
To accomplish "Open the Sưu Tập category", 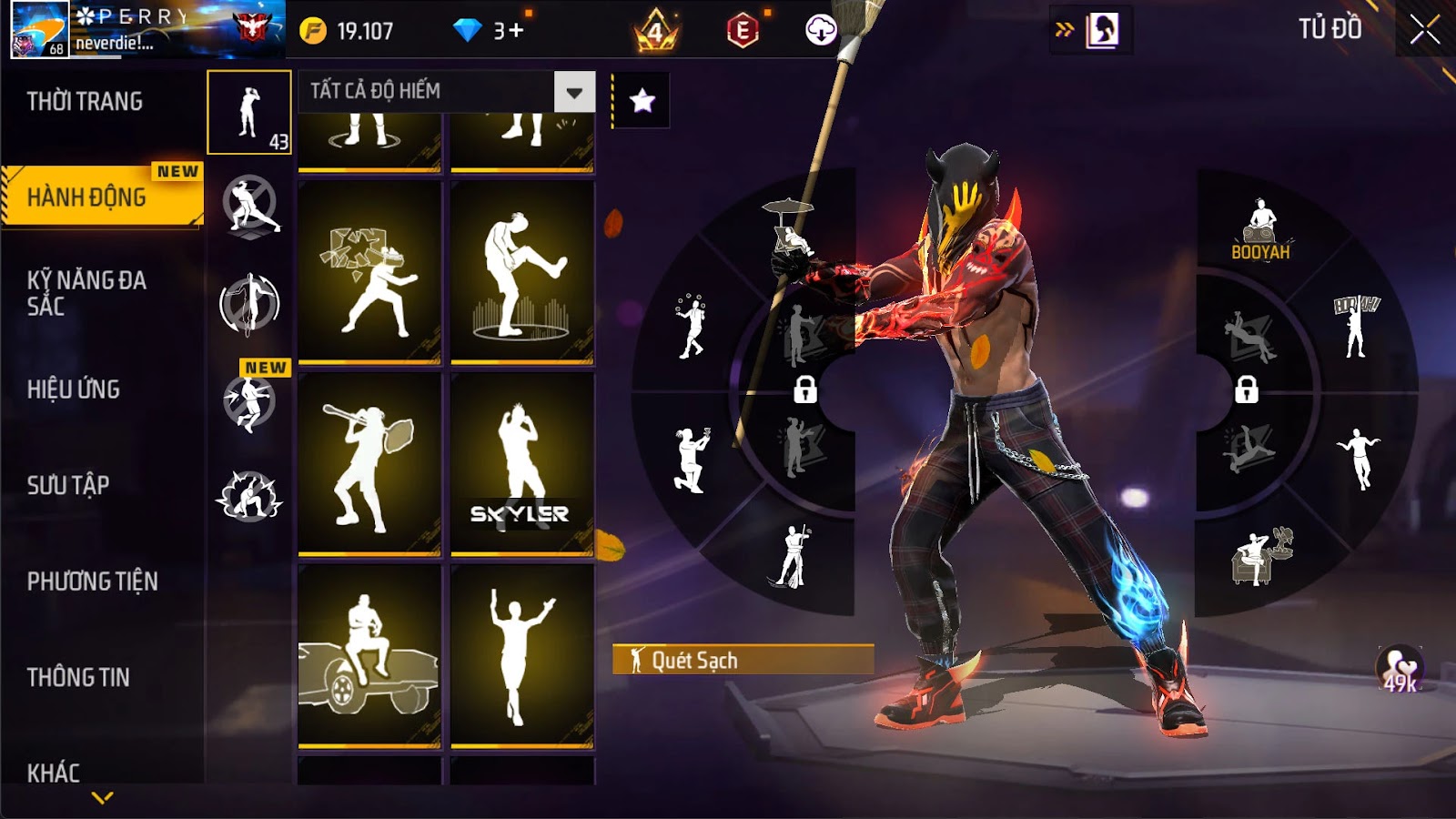I will (68, 485).
